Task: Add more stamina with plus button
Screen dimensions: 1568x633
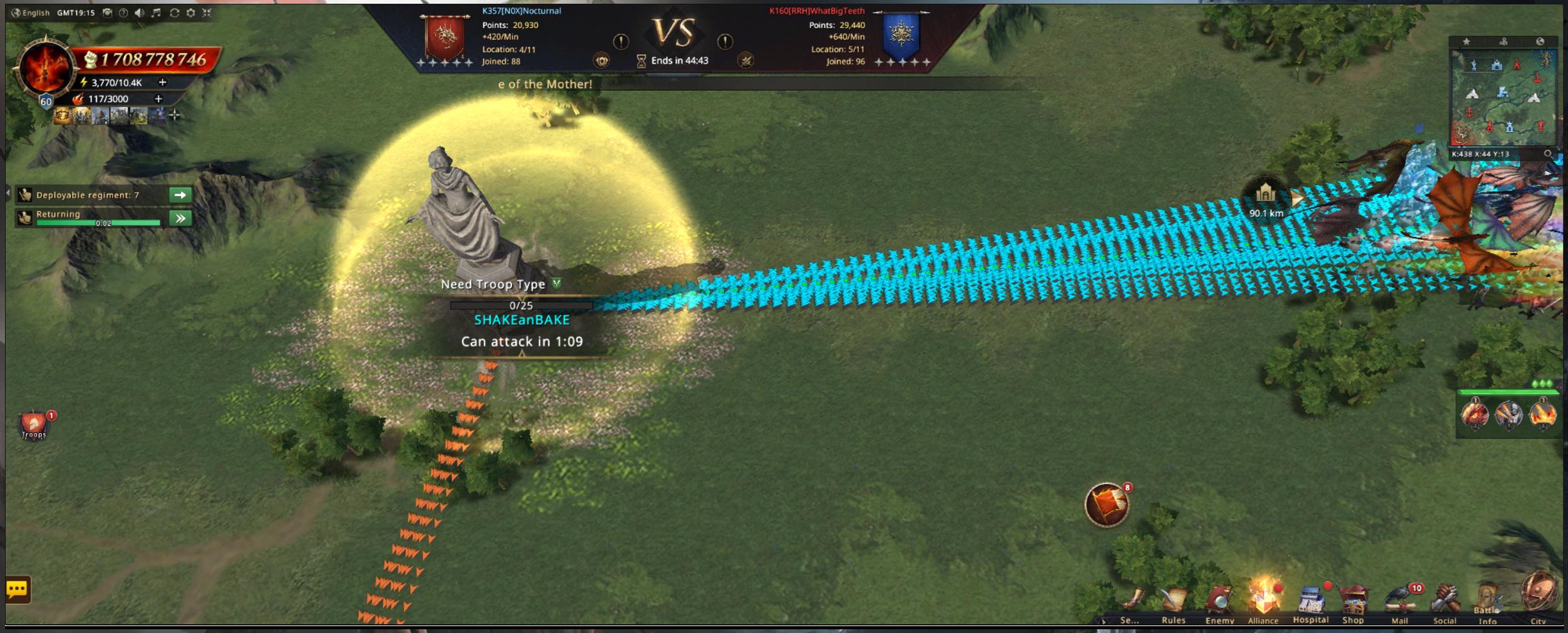Action: (163, 83)
